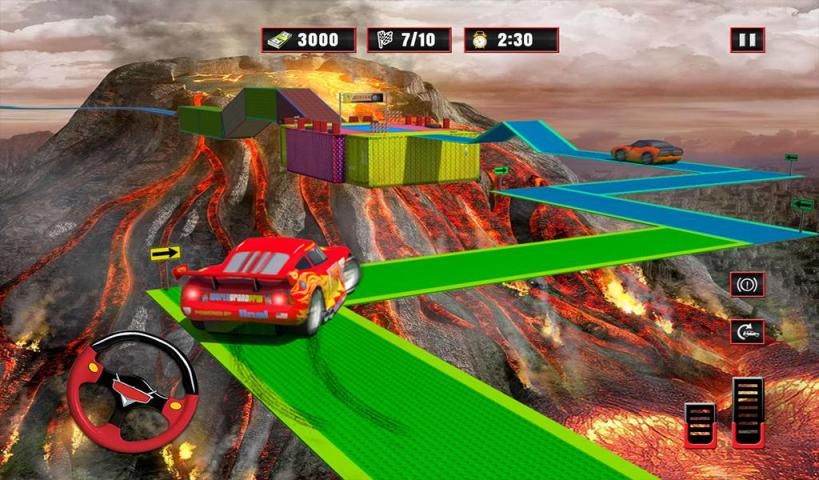Pause the game
The width and height of the screenshot is (819, 480).
tap(746, 40)
